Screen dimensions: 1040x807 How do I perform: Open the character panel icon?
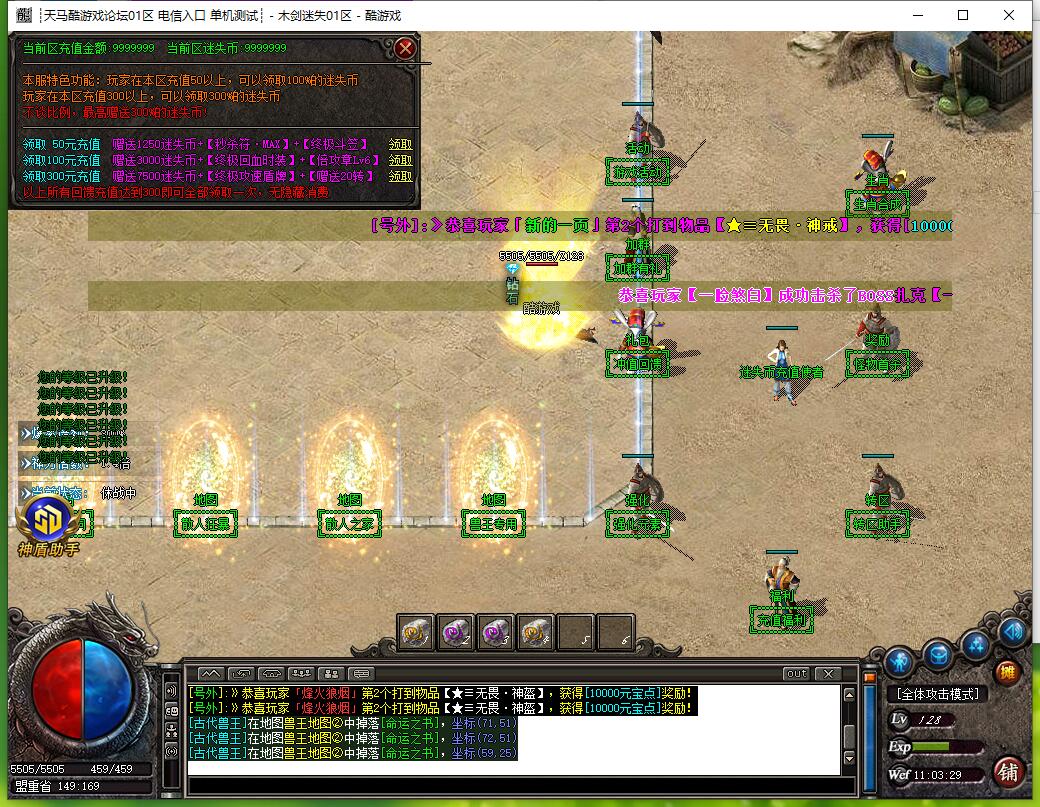tap(898, 661)
